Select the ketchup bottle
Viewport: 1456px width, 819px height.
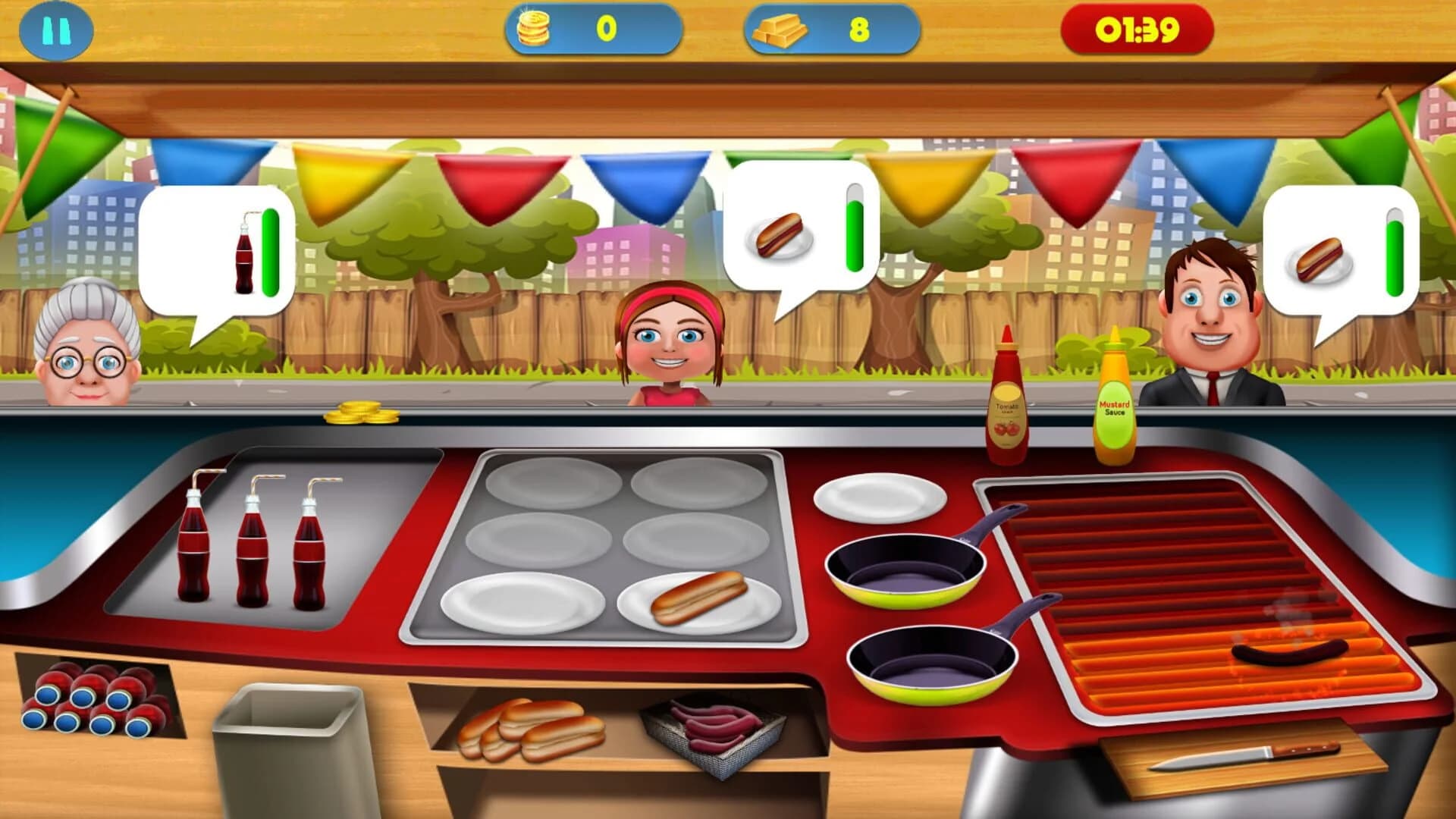[x=1006, y=394]
